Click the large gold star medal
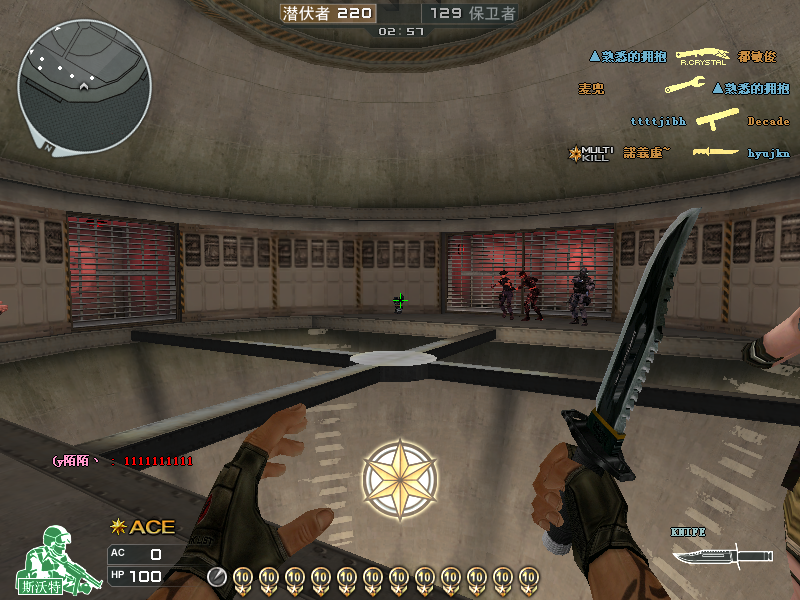The width and height of the screenshot is (800, 600). (x=399, y=479)
